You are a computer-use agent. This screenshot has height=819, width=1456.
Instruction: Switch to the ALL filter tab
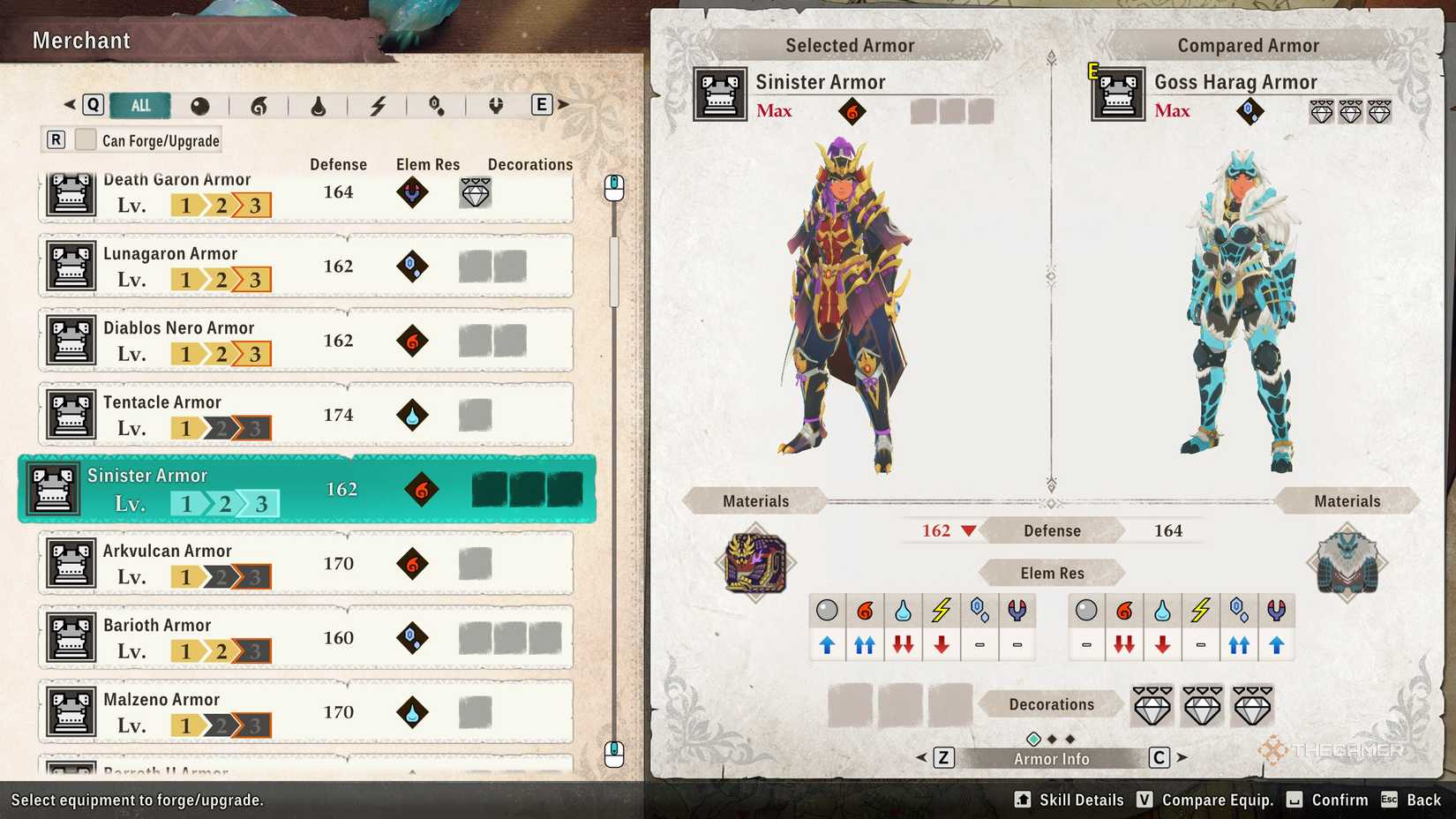point(139,105)
